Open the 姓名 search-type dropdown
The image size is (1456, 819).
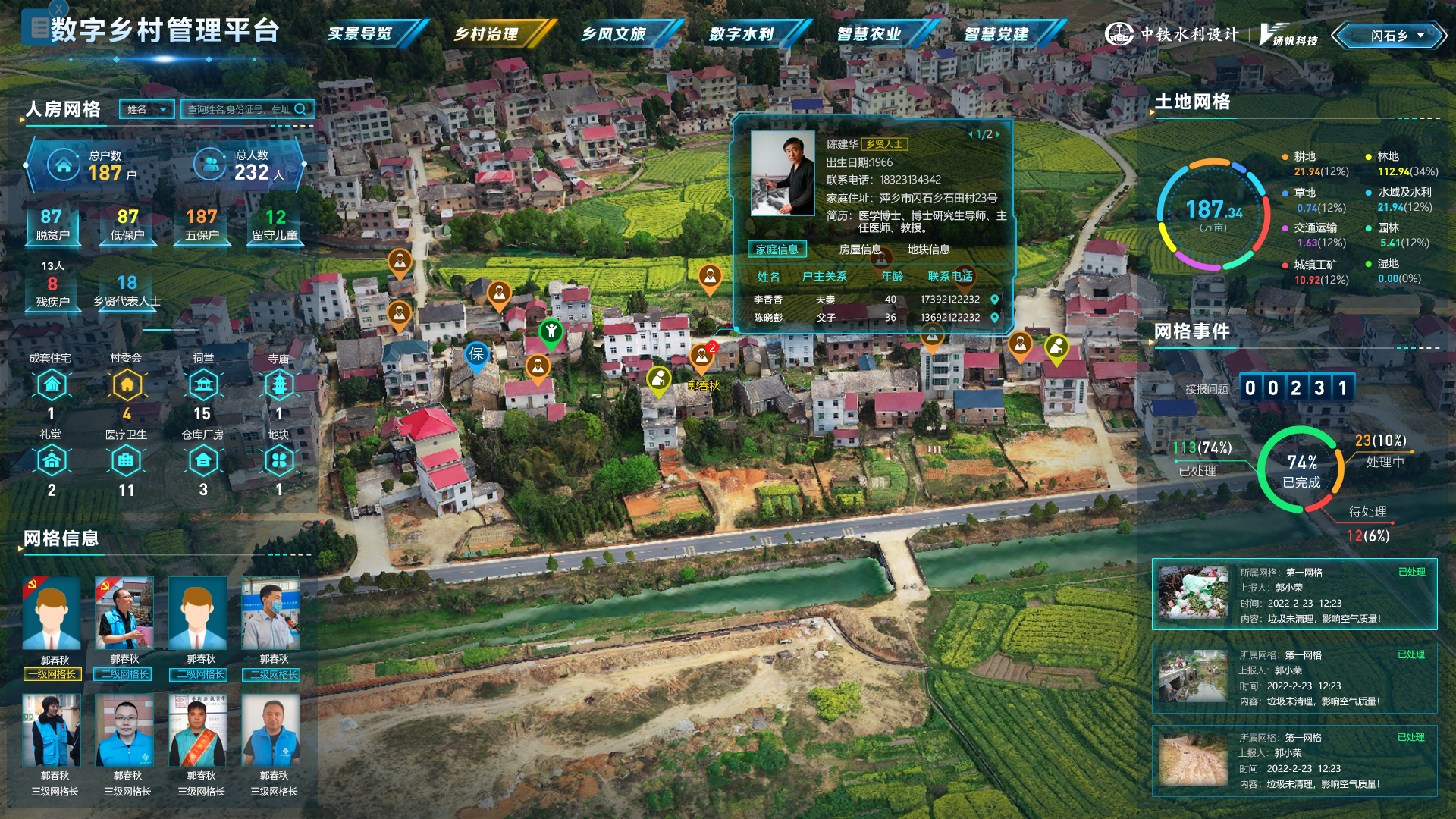[147, 110]
